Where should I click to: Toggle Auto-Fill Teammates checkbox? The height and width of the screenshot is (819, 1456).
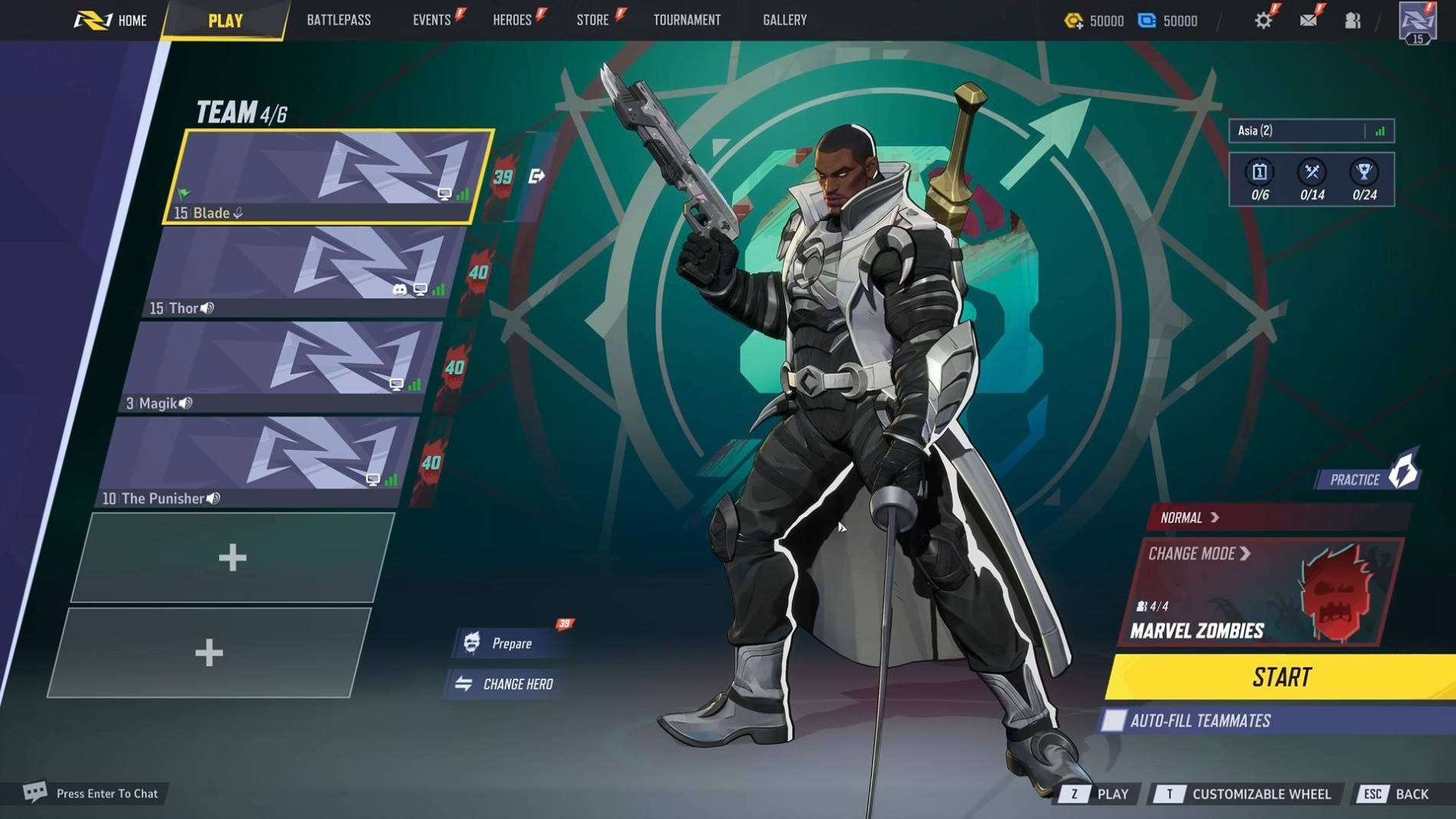coord(1113,721)
